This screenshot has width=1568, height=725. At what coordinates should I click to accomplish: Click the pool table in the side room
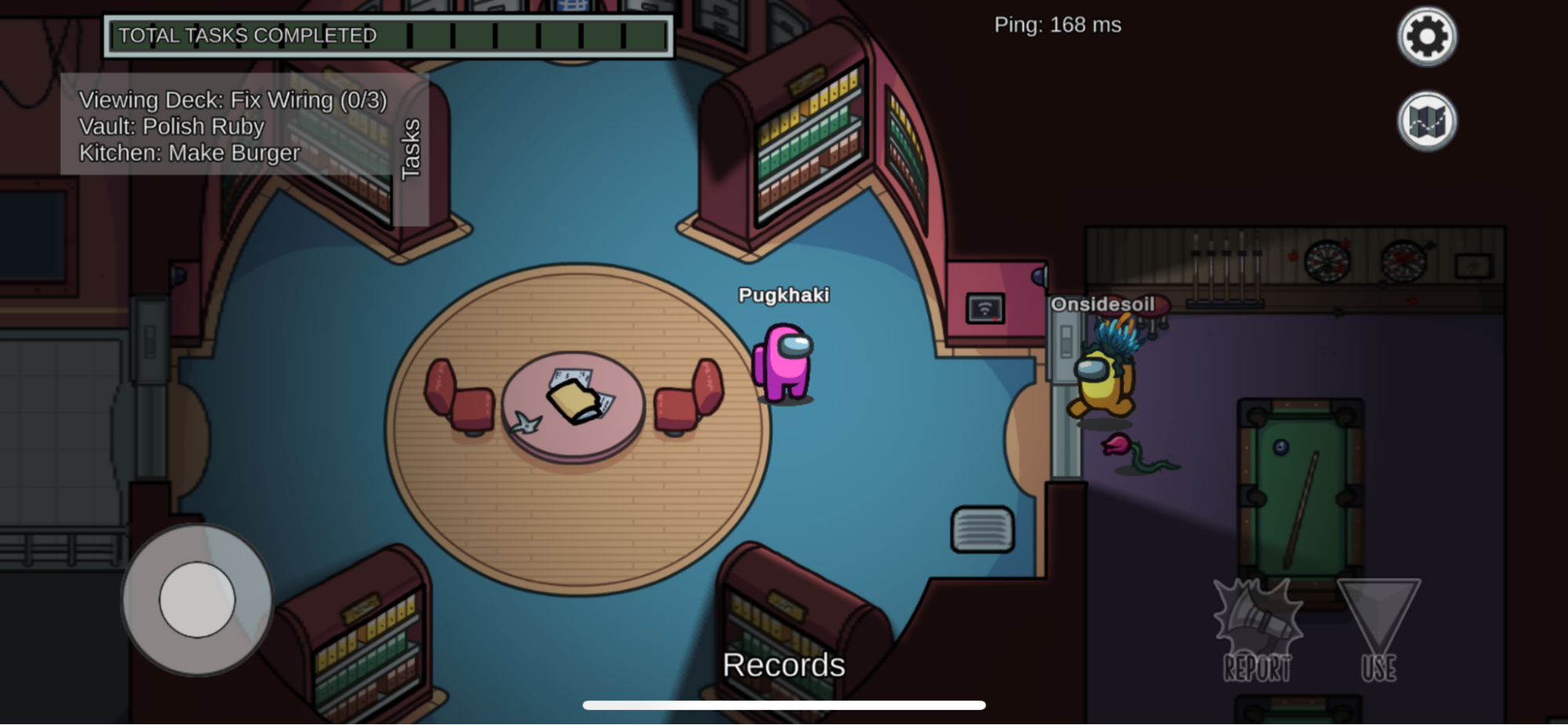[x=1302, y=486]
